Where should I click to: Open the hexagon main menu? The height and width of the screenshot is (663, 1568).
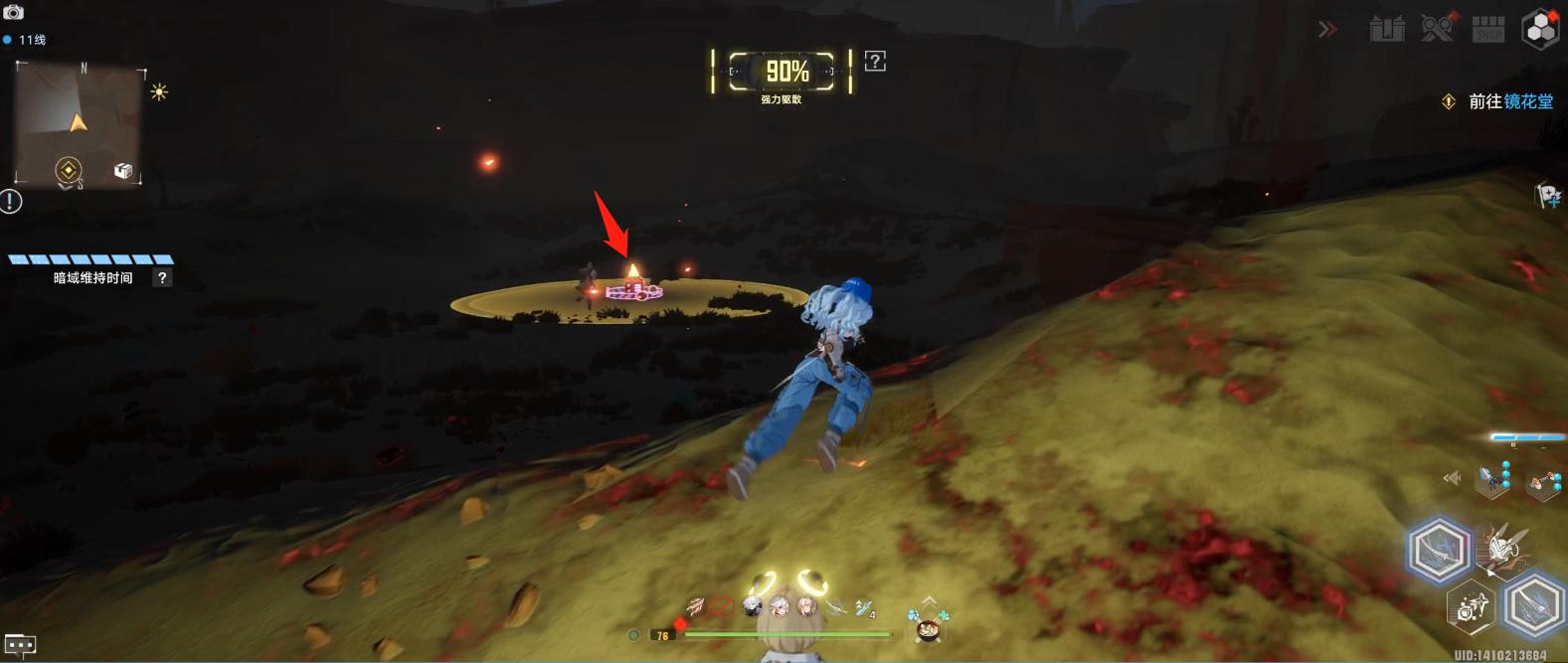(x=1540, y=29)
